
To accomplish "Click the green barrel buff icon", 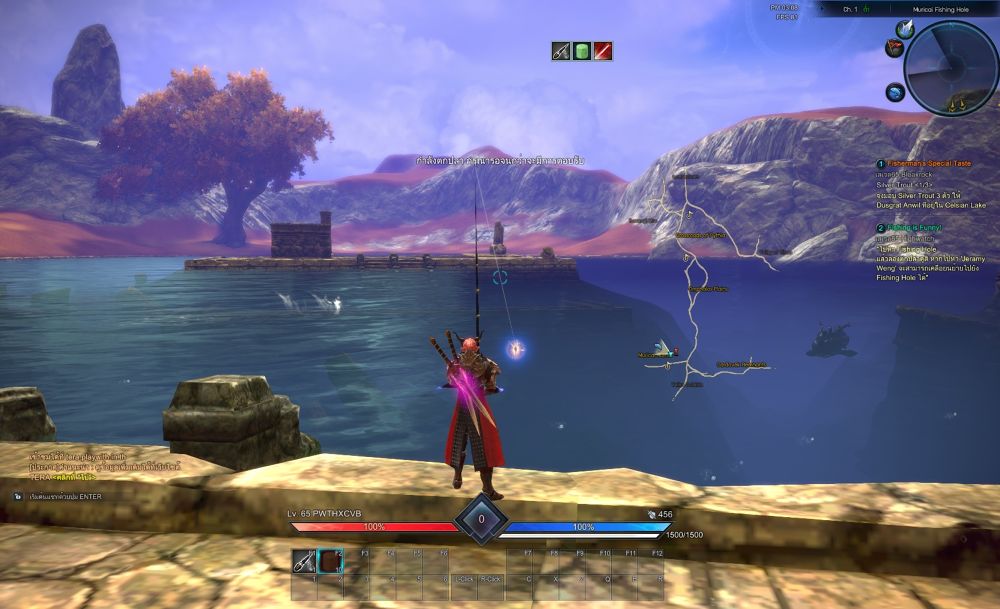I will coord(582,51).
